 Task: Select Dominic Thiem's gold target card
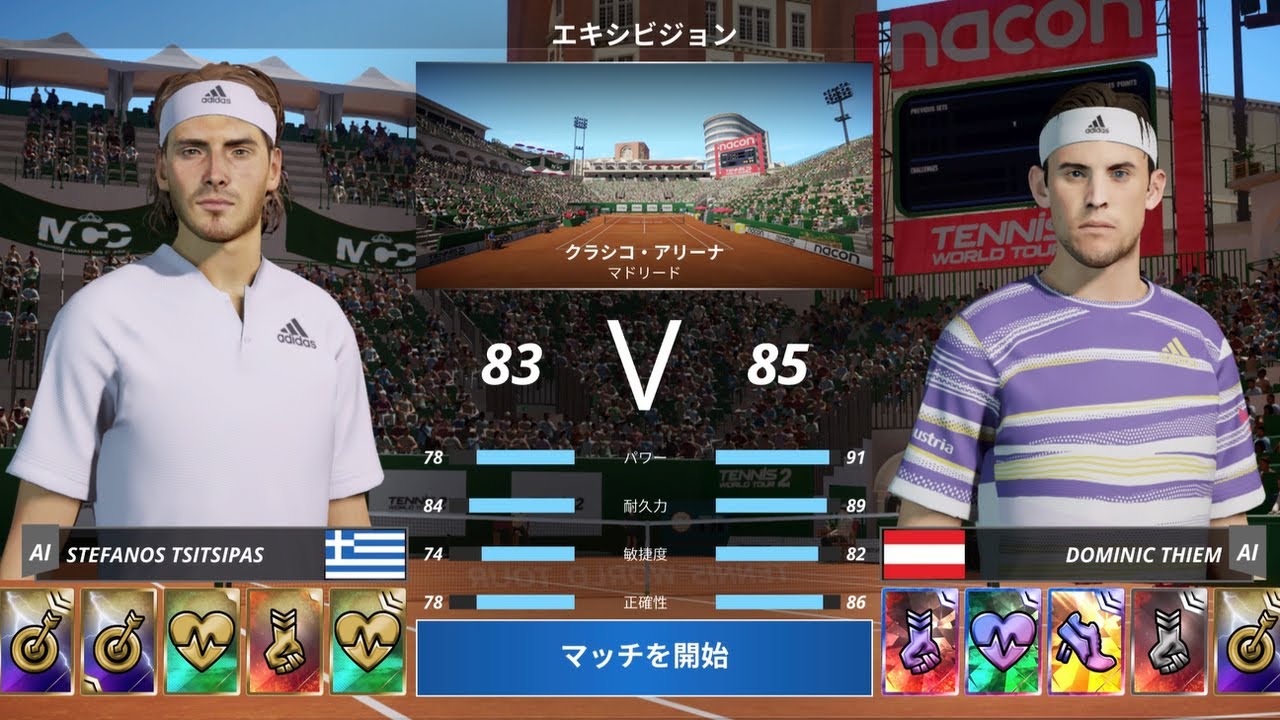tap(1249, 641)
